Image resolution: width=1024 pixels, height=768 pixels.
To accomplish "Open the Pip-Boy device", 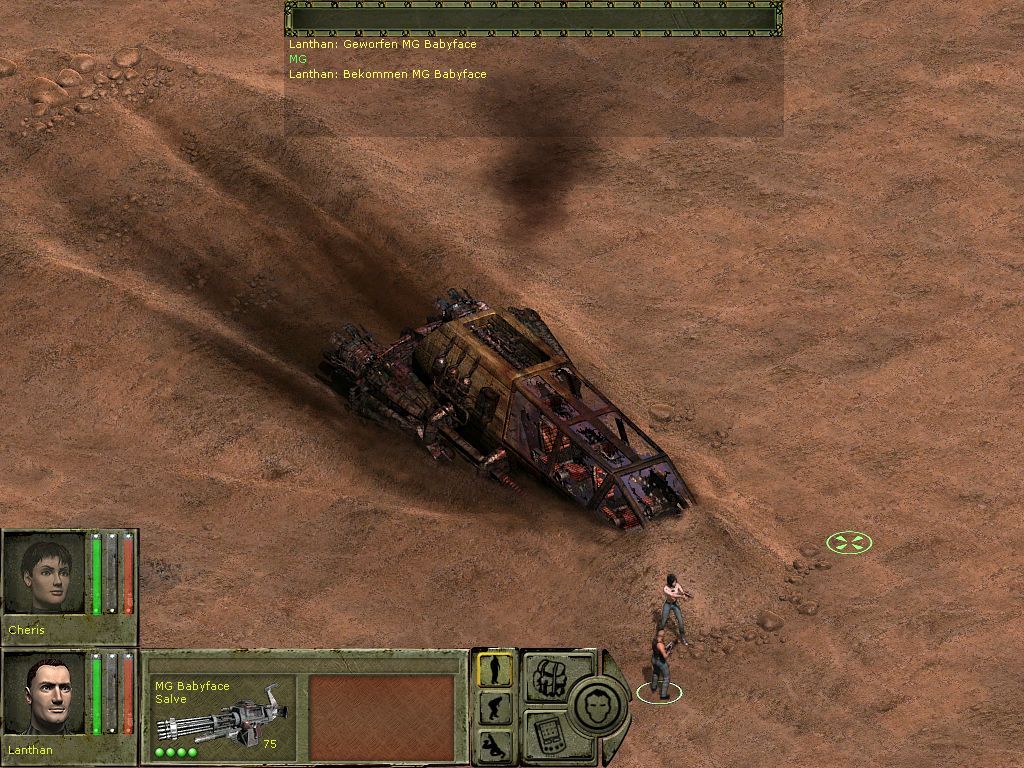I will tap(546, 734).
